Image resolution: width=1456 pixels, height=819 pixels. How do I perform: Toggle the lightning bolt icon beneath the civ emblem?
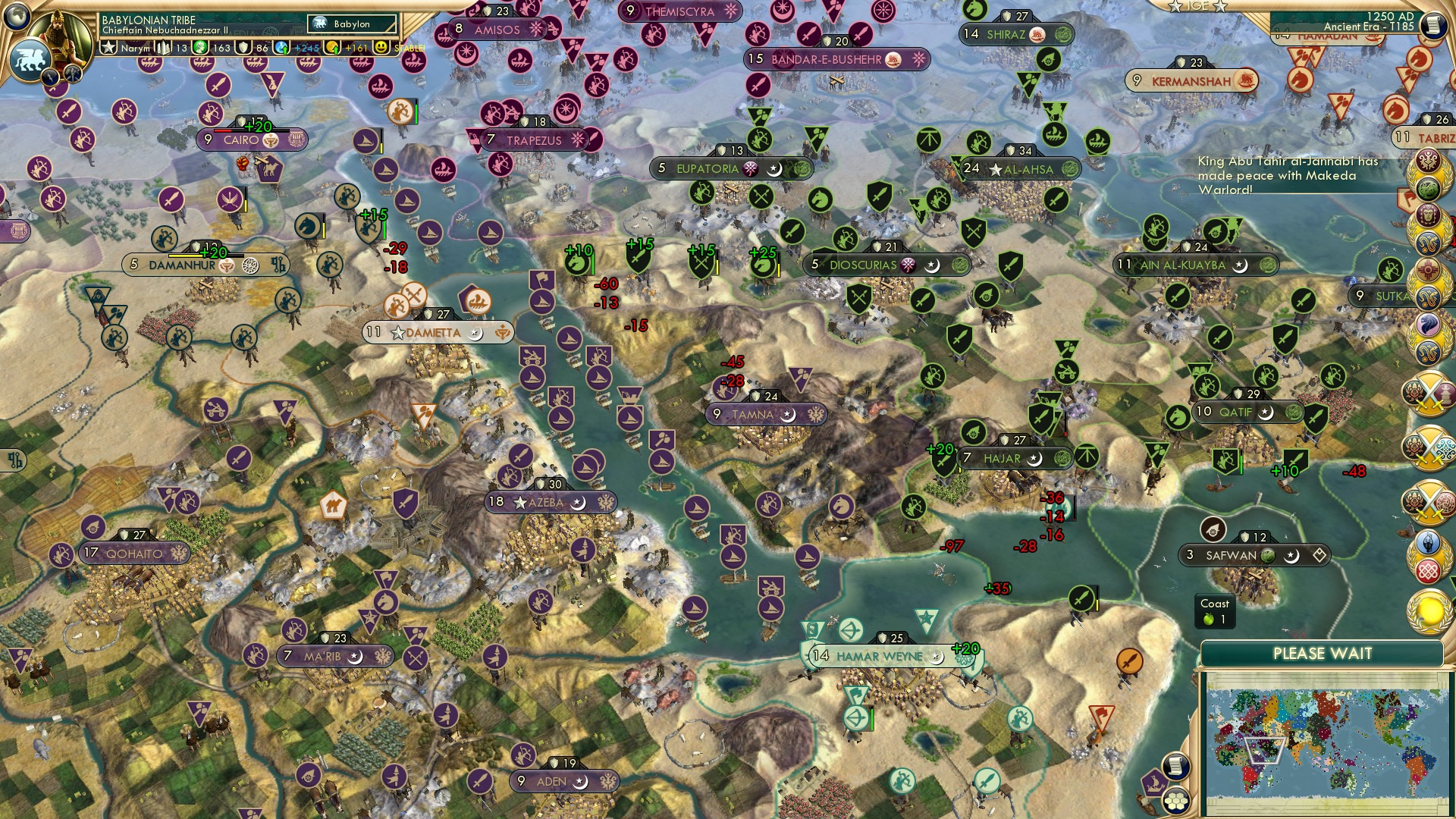(x=50, y=77)
